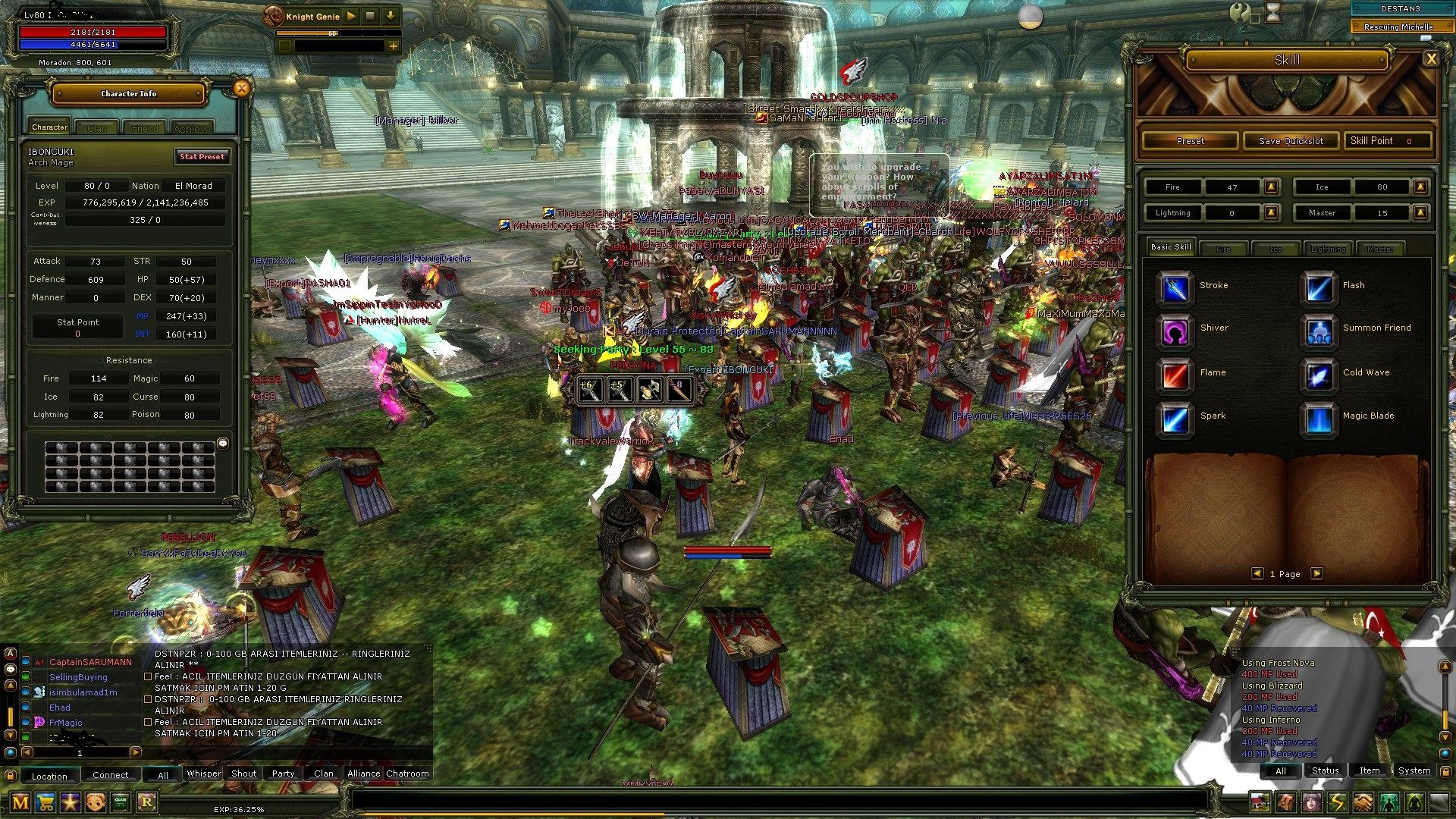Play the Knight Genie
Image resolution: width=1456 pixels, height=819 pixels.
tap(351, 16)
